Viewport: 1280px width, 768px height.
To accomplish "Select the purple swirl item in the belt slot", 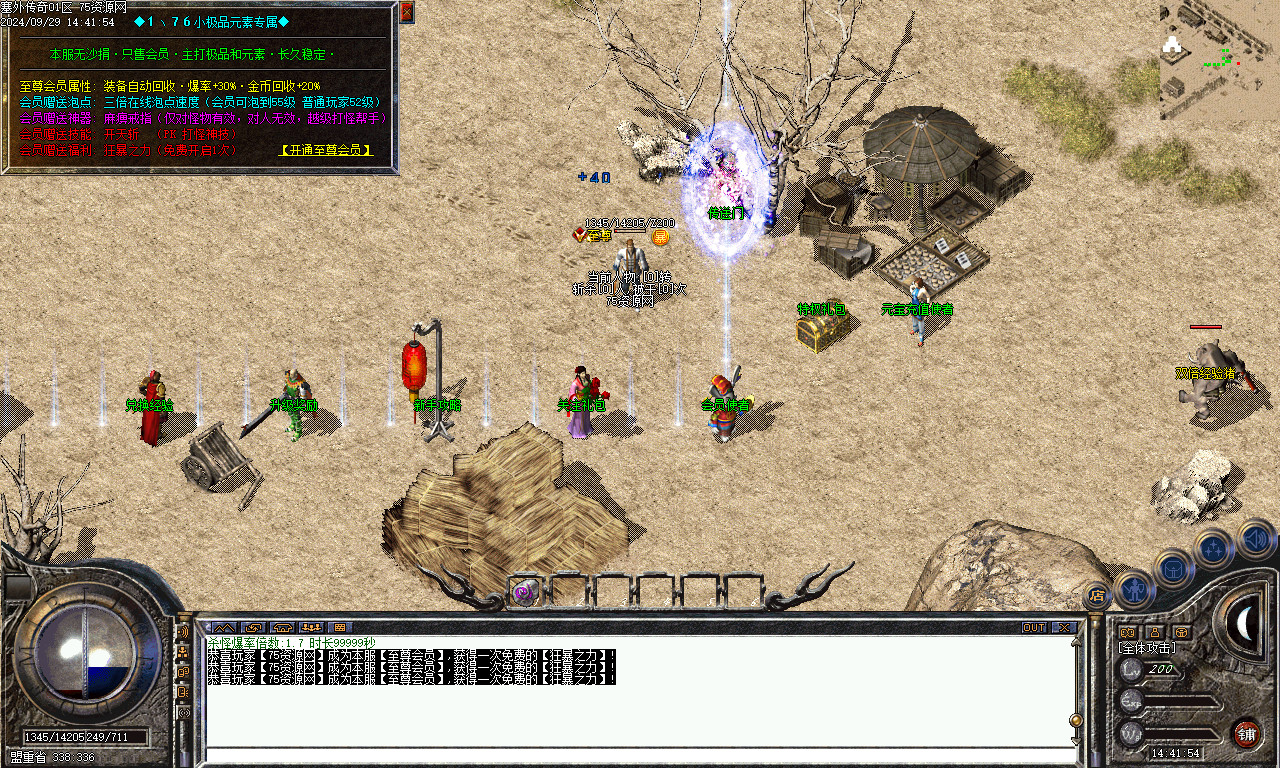I will click(524, 592).
